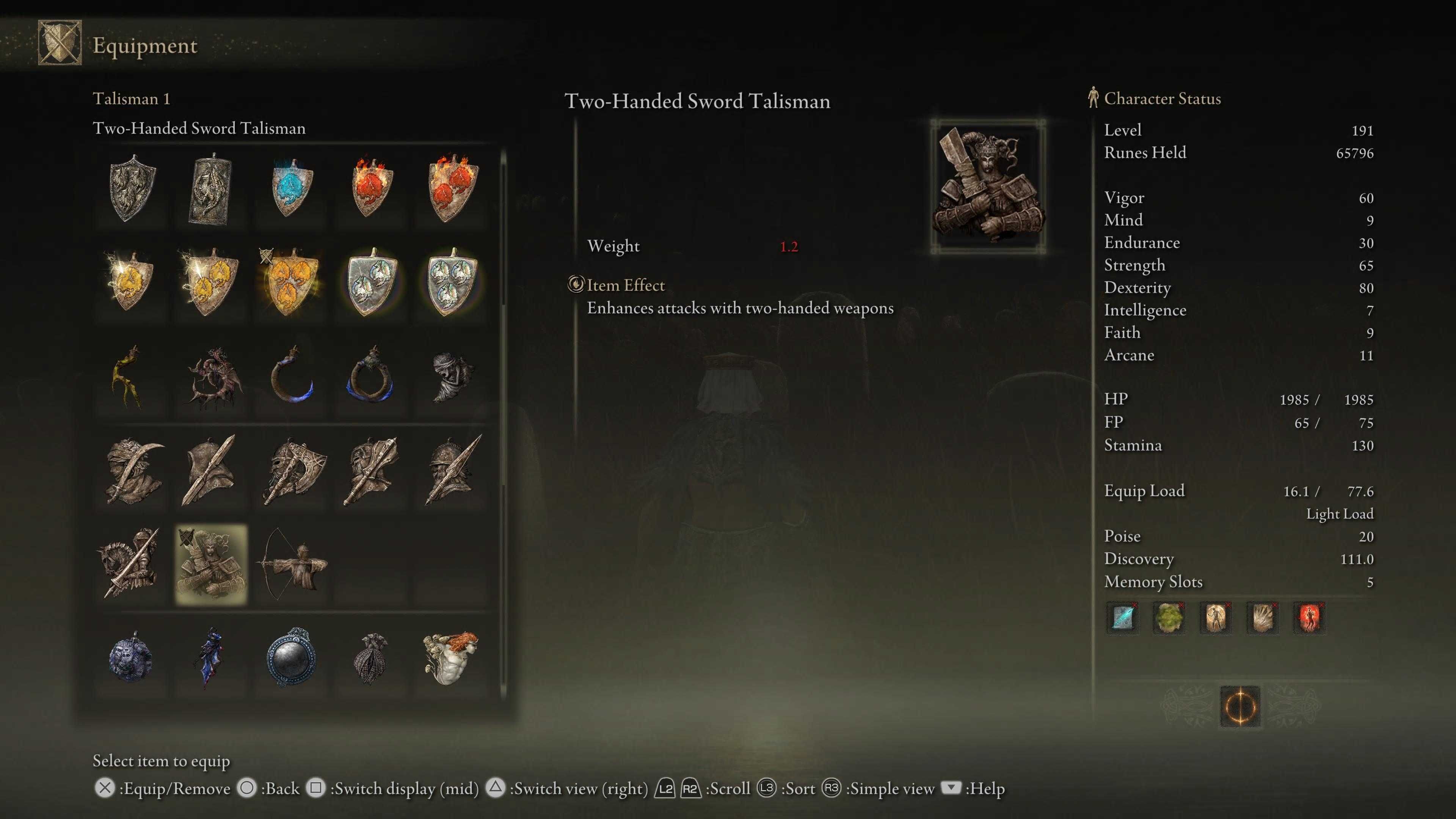Switch to the Talisman 1 slot label
The width and height of the screenshot is (1456, 819).
(132, 99)
